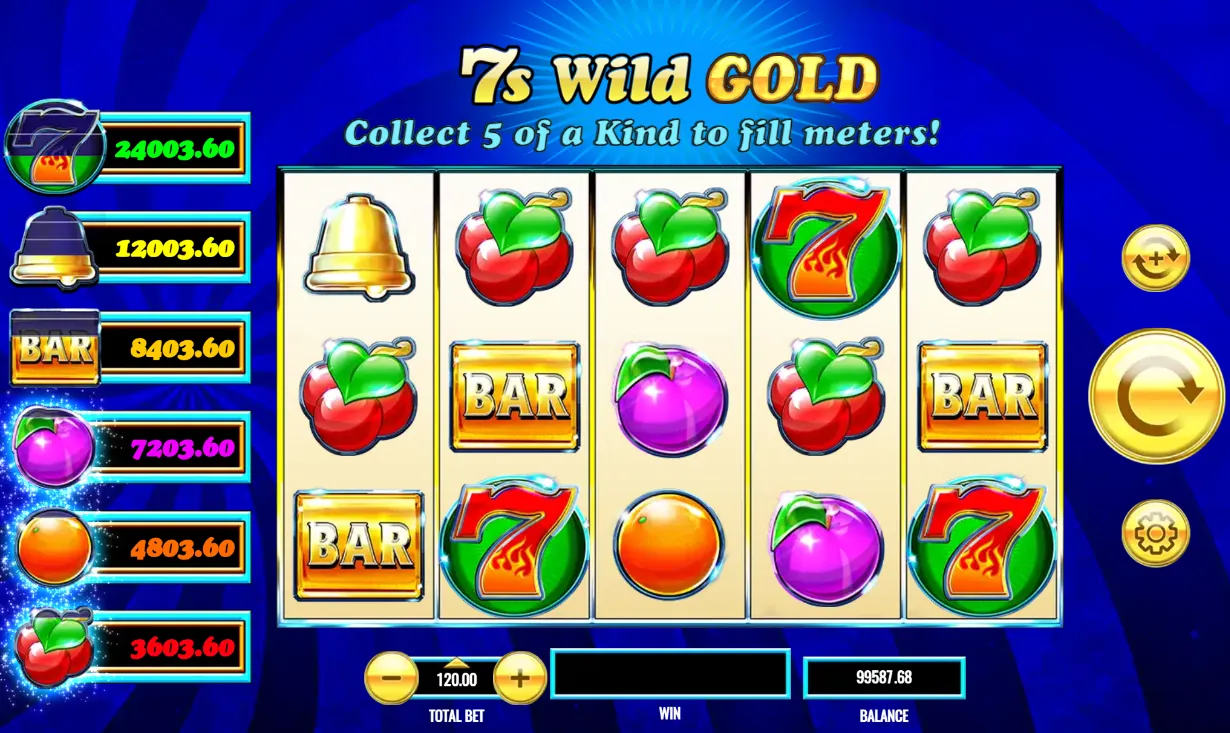Increase total bet with the plus button
The height and width of the screenshot is (733, 1230).
520,679
